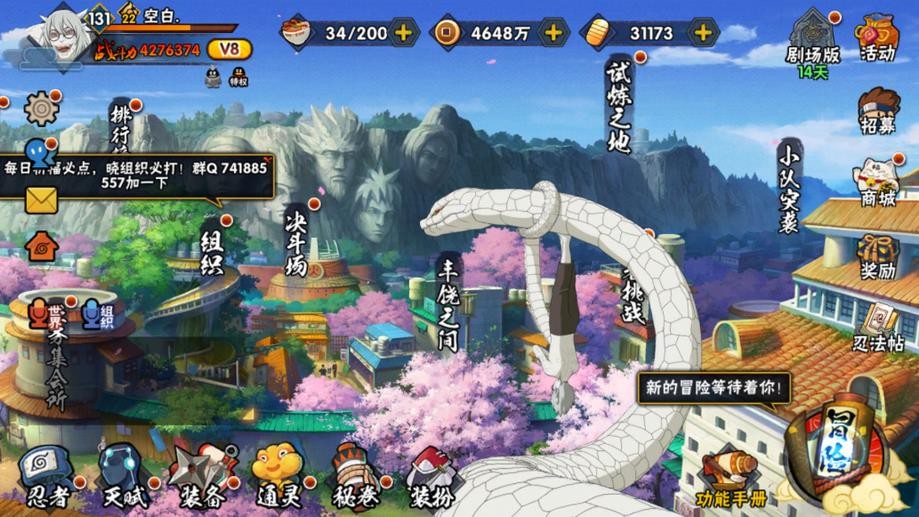Open the 忍法帖 ninja scroll
The height and width of the screenshot is (517, 919).
tap(879, 327)
